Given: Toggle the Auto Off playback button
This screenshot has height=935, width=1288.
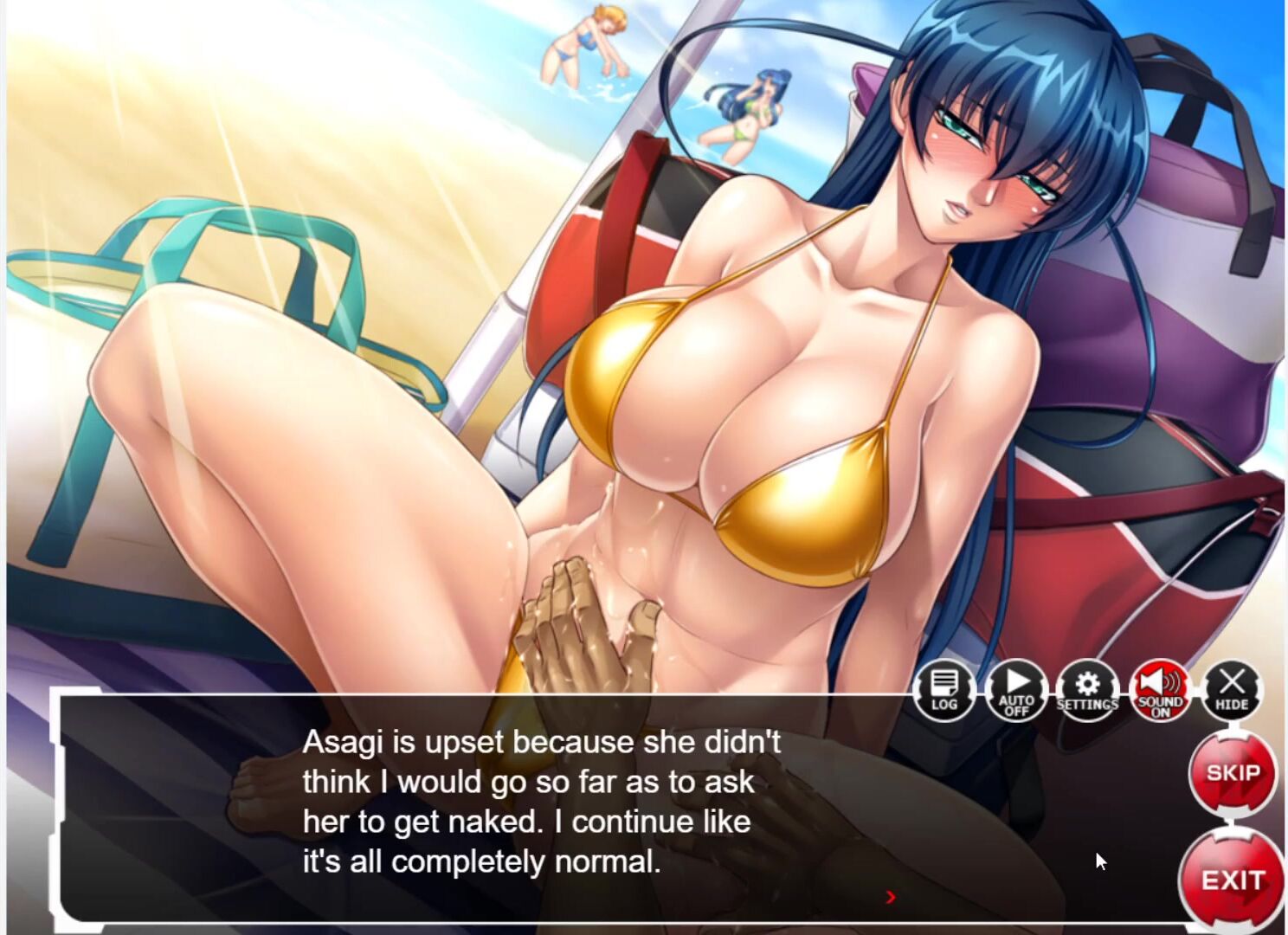Looking at the screenshot, I should (1016, 691).
